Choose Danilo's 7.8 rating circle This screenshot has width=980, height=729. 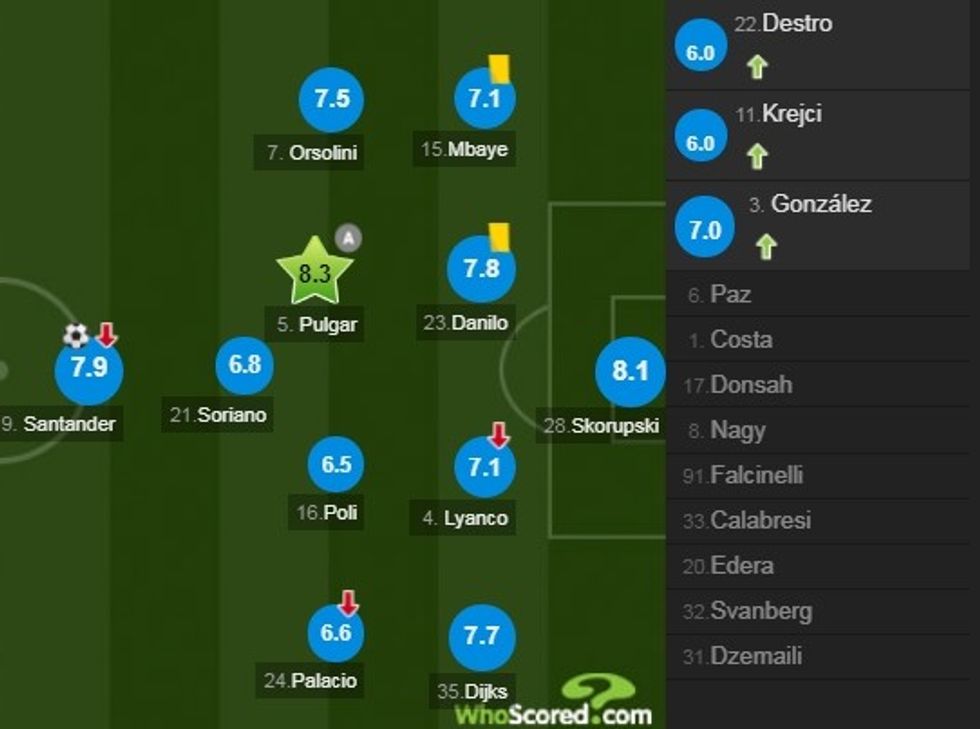(481, 270)
